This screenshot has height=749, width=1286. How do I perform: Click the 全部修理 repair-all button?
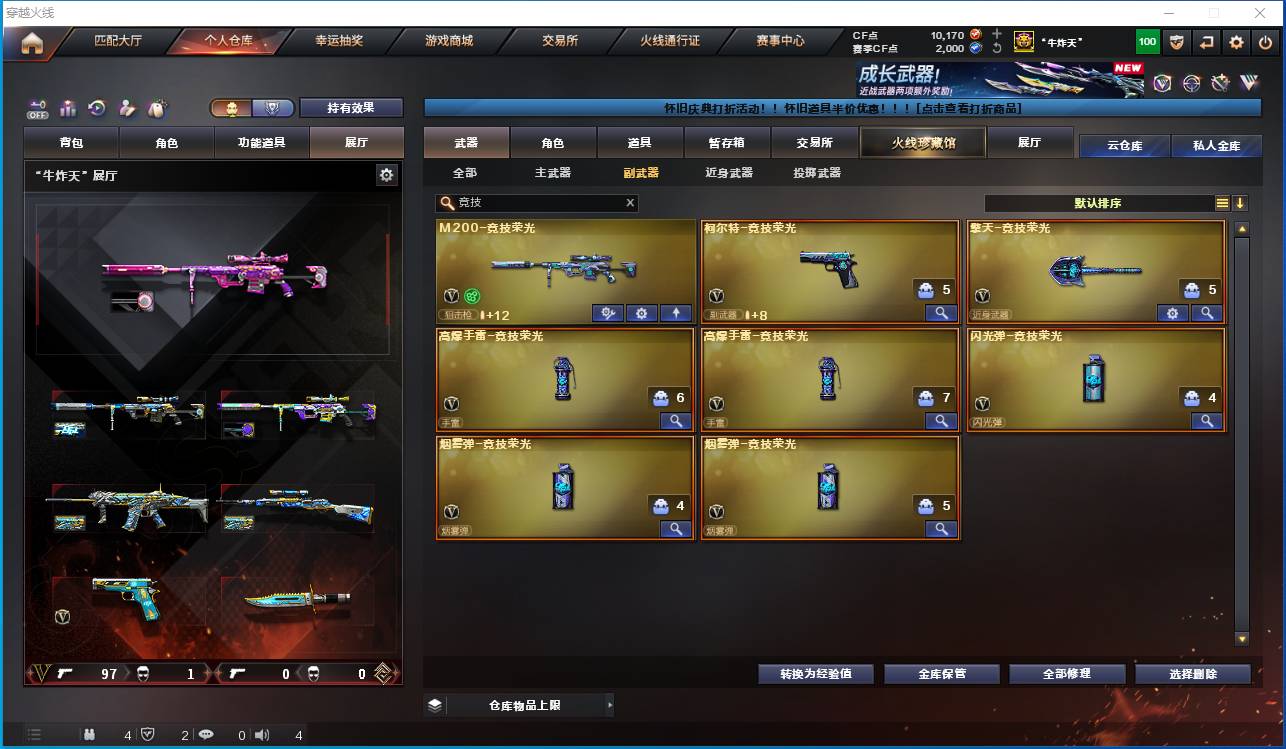(1066, 673)
